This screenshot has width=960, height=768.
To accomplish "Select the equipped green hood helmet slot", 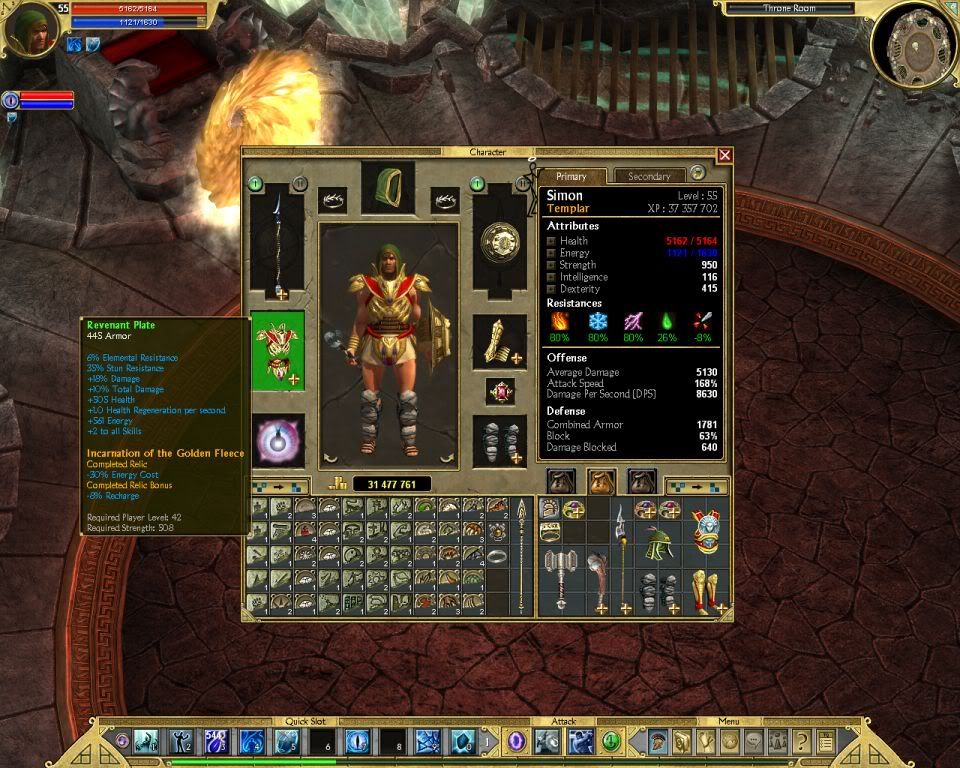I will (388, 187).
